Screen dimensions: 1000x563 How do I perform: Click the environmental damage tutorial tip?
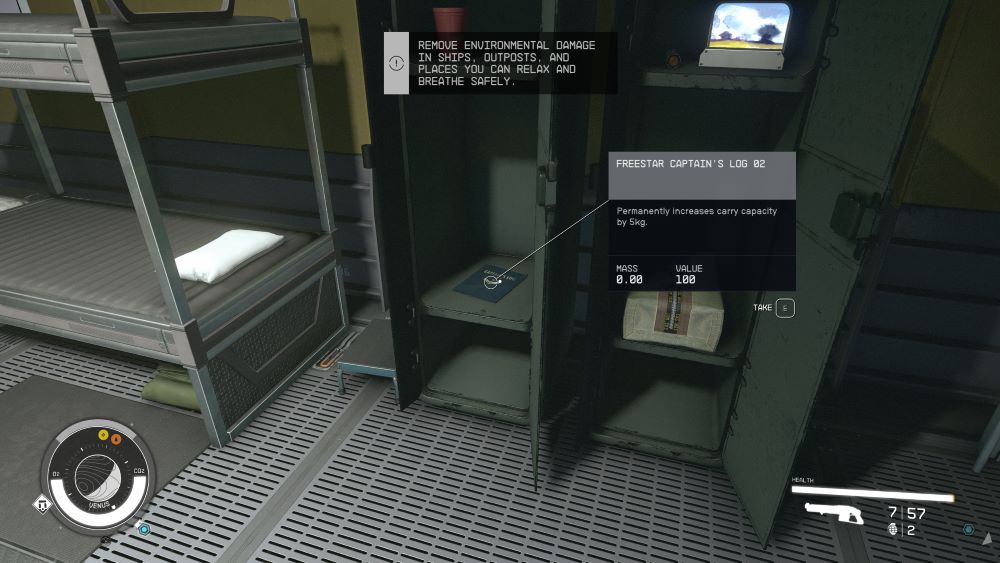(500, 63)
